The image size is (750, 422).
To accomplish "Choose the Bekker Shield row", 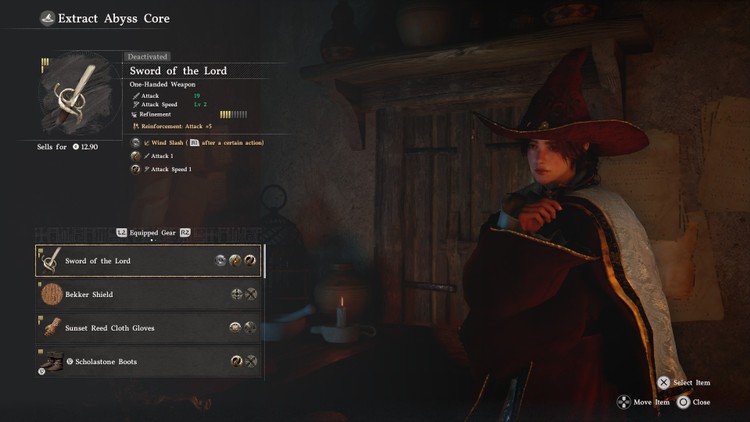I will pos(148,294).
